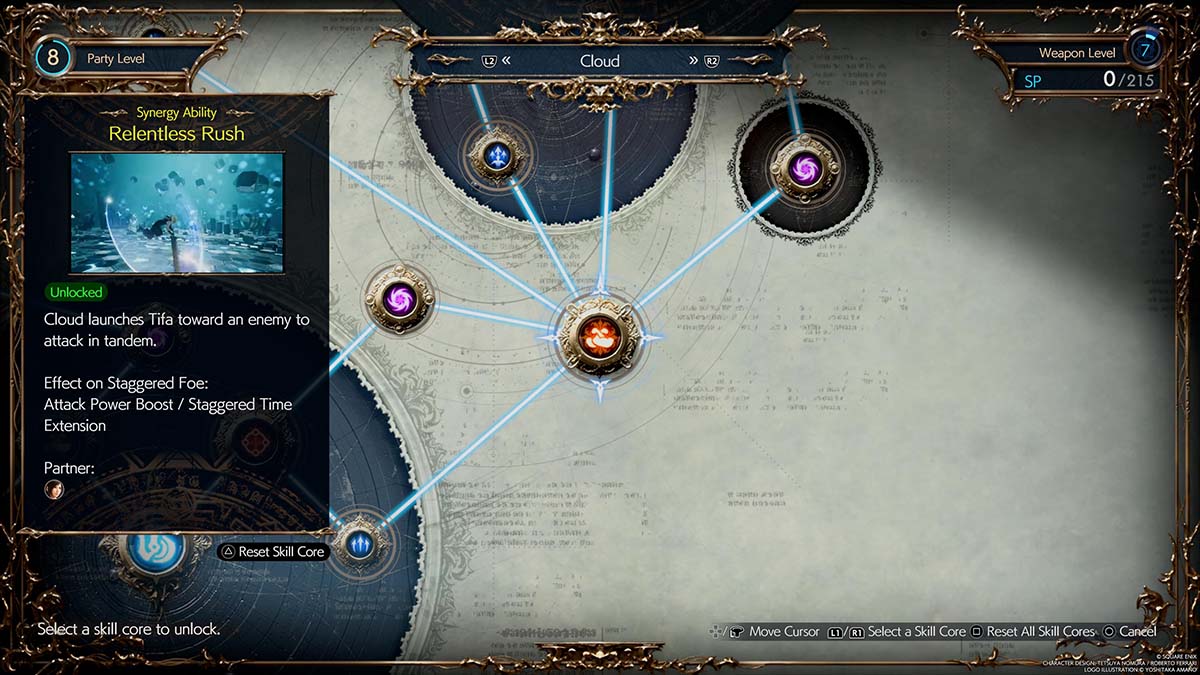Screen dimensions: 1200x675
Task: Switch to the previous character with left arrows
Action: point(506,61)
